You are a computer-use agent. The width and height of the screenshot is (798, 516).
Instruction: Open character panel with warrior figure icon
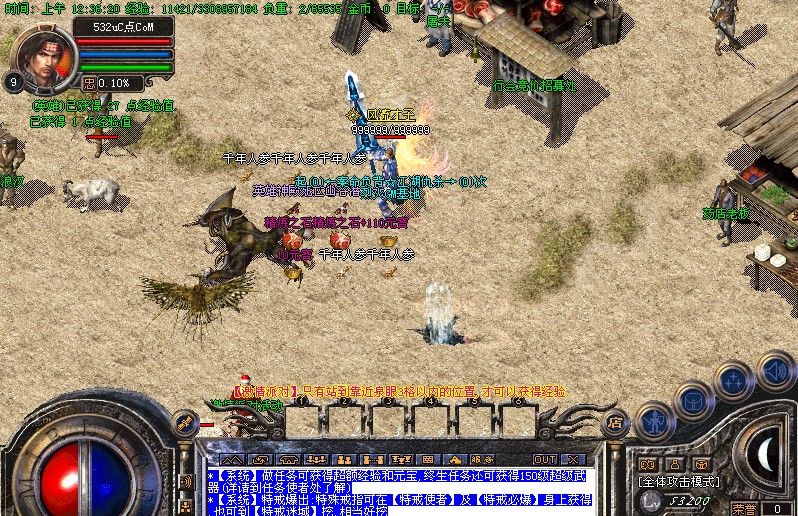point(654,421)
